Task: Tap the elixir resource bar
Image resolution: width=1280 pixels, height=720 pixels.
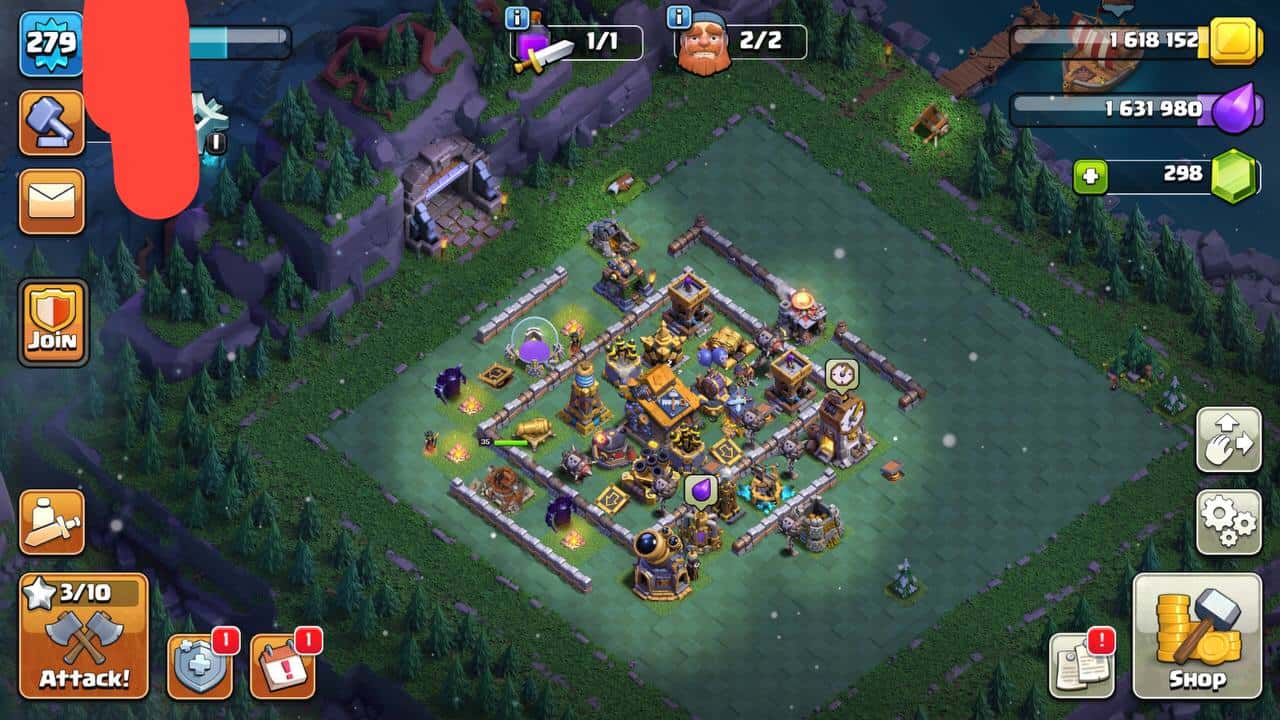Action: point(1120,109)
